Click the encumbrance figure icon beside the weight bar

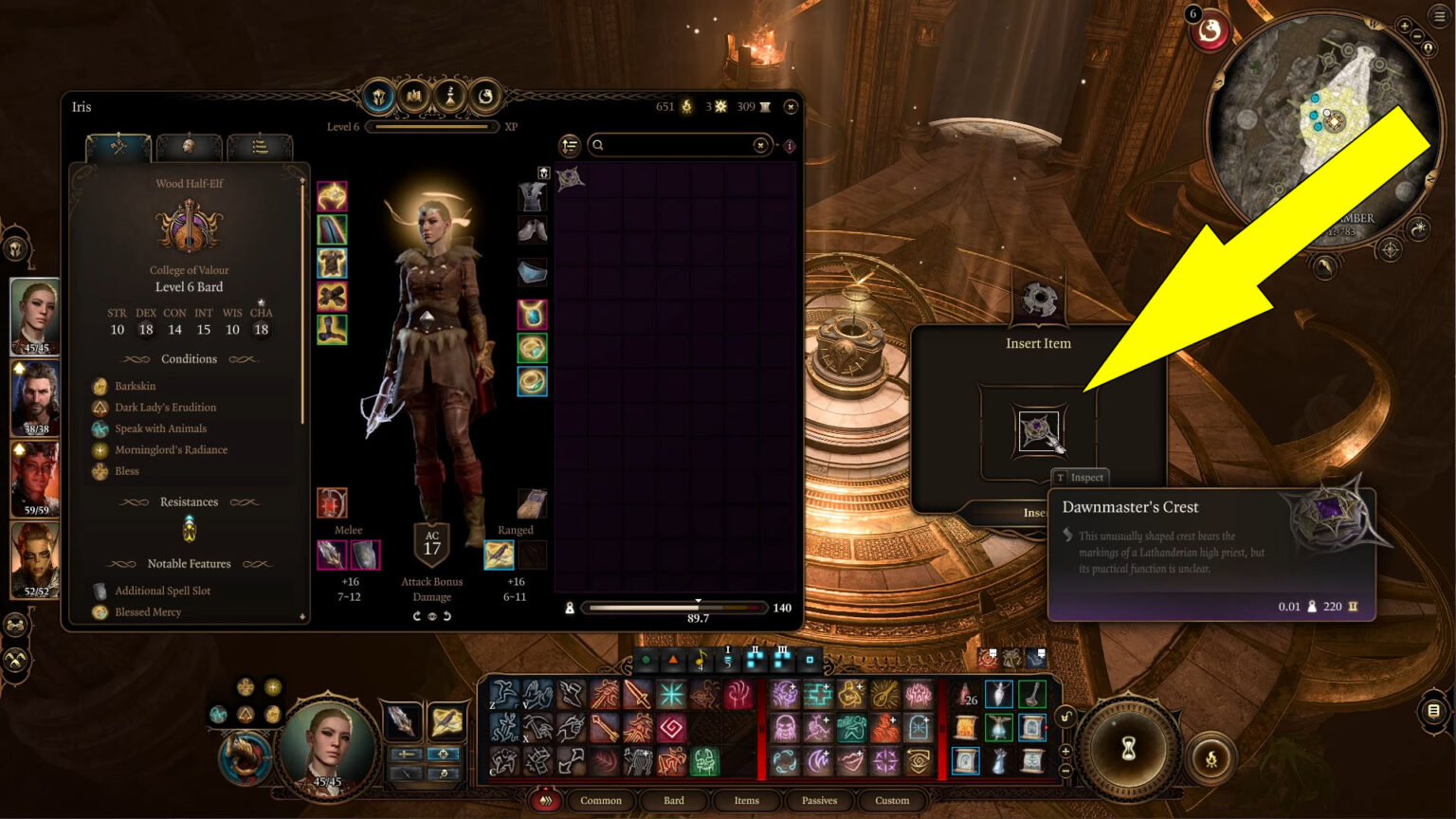coord(569,607)
